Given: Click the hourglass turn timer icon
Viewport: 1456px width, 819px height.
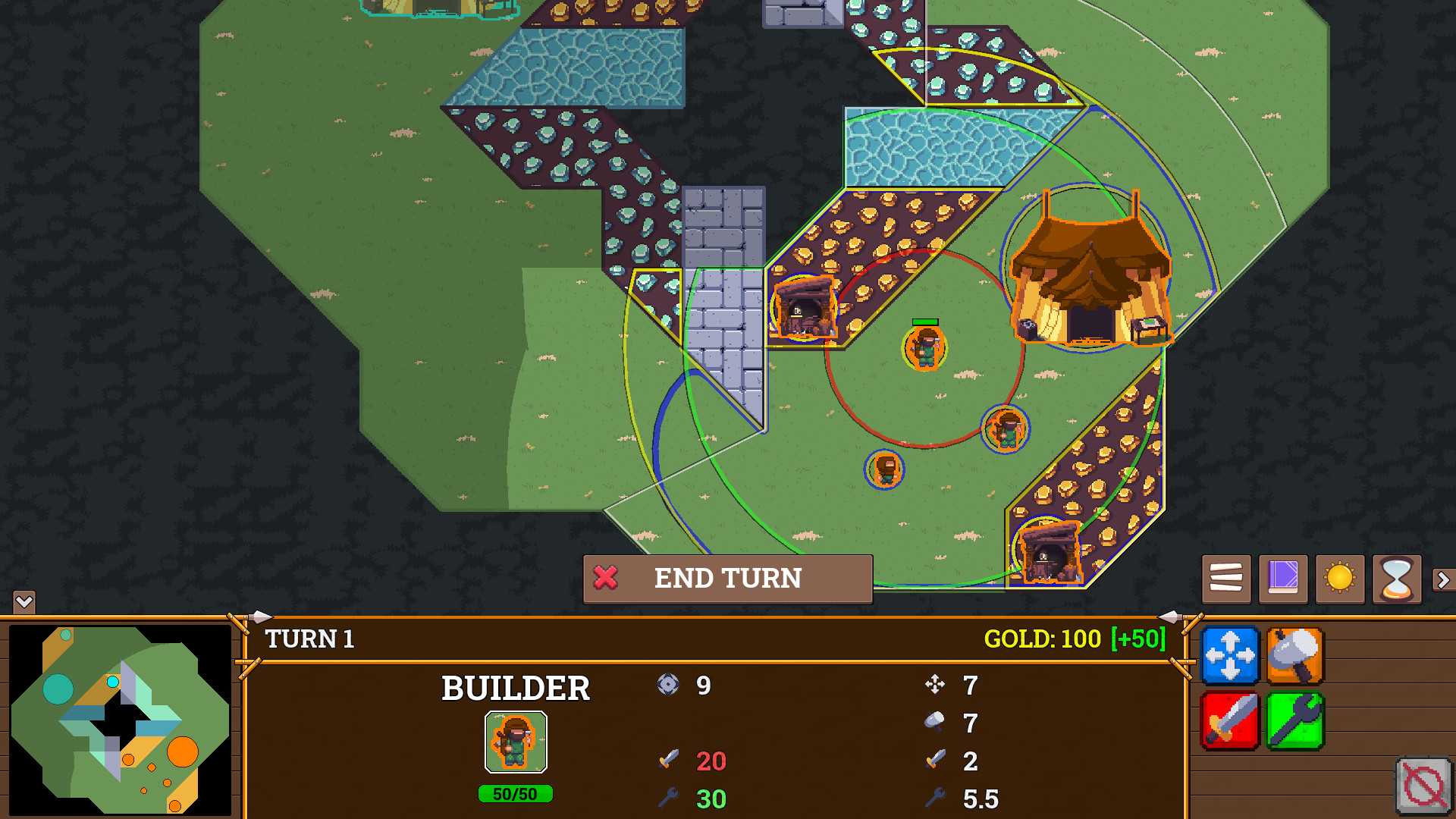Looking at the screenshot, I should coord(1397,578).
